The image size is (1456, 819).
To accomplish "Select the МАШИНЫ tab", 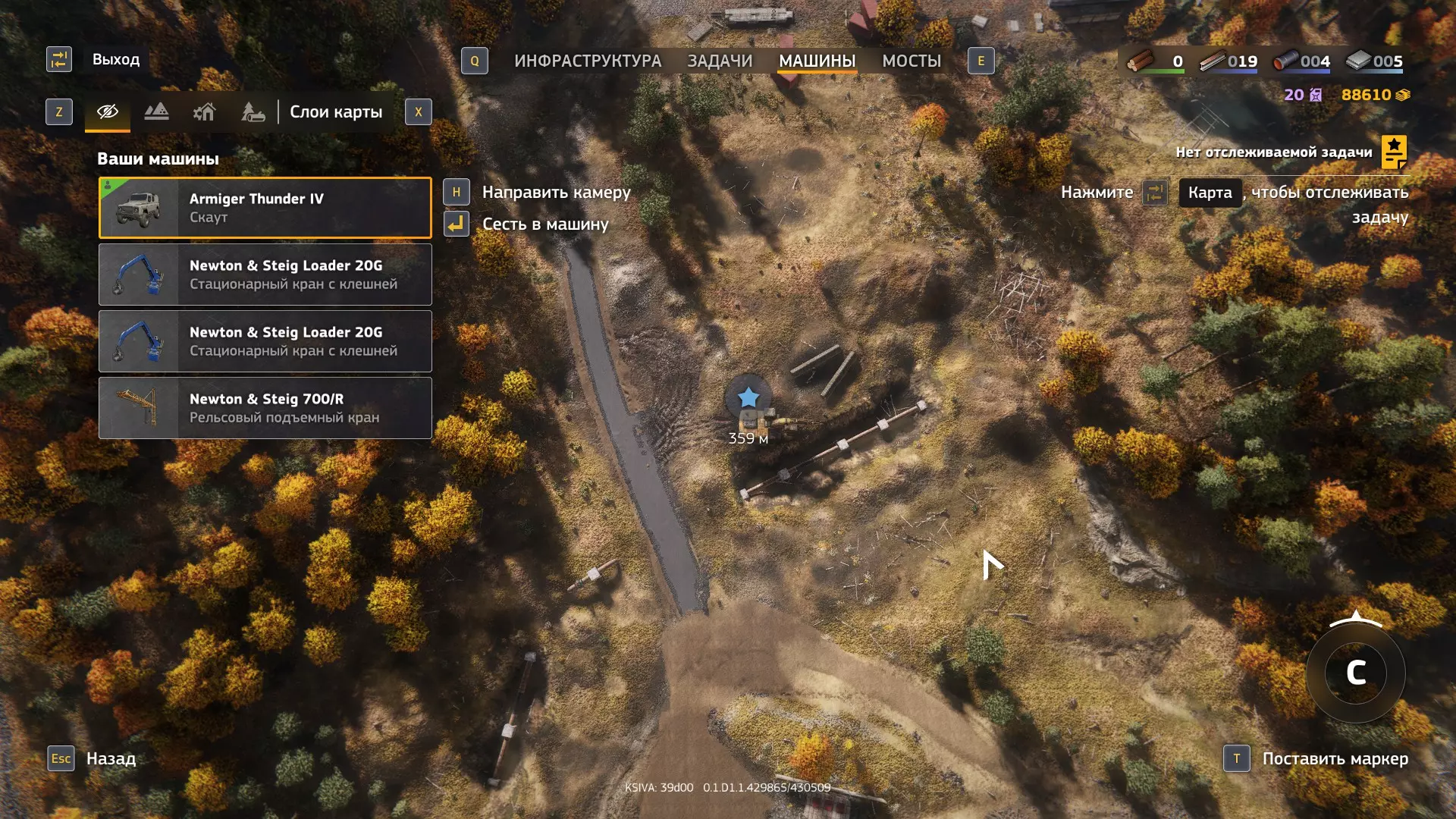I will 817,61.
